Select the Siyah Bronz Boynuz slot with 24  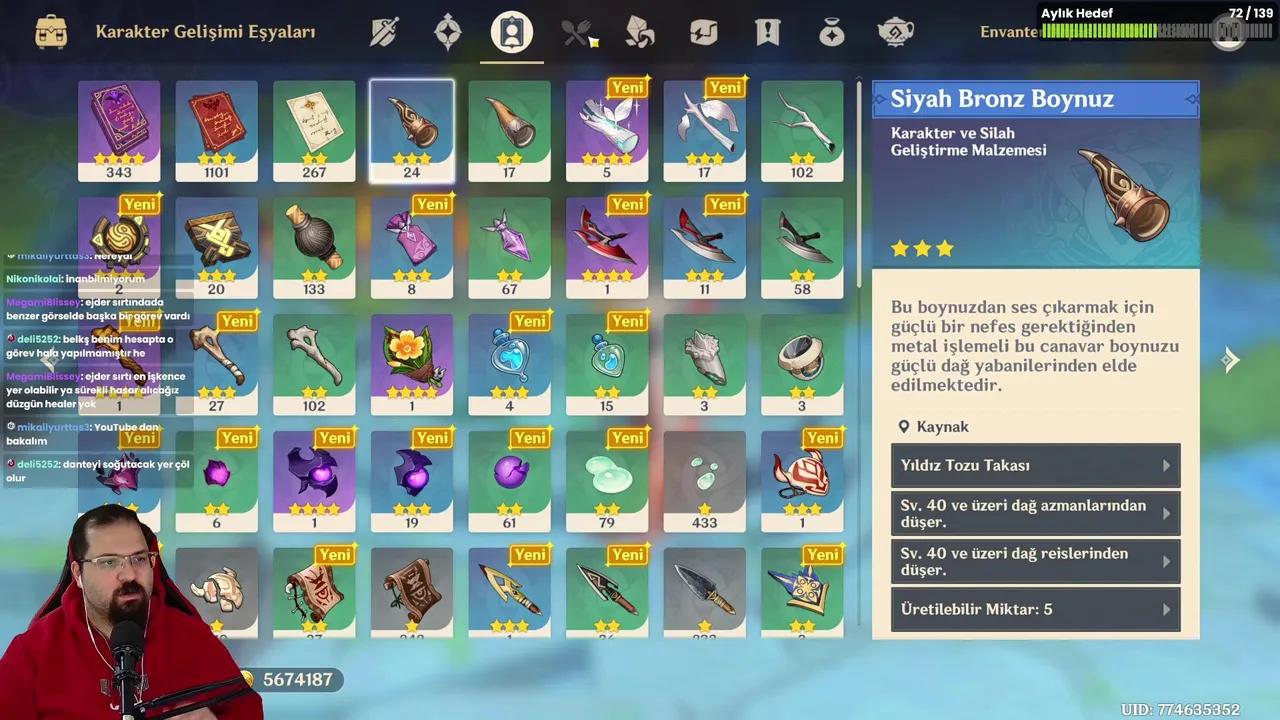[412, 130]
